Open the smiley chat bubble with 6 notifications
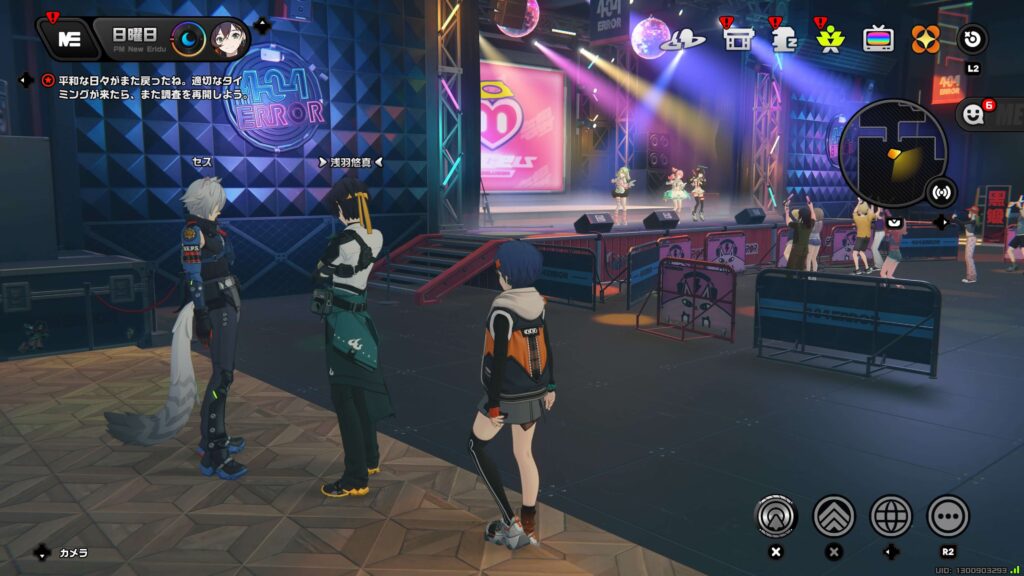This screenshot has width=1024, height=576. click(975, 114)
